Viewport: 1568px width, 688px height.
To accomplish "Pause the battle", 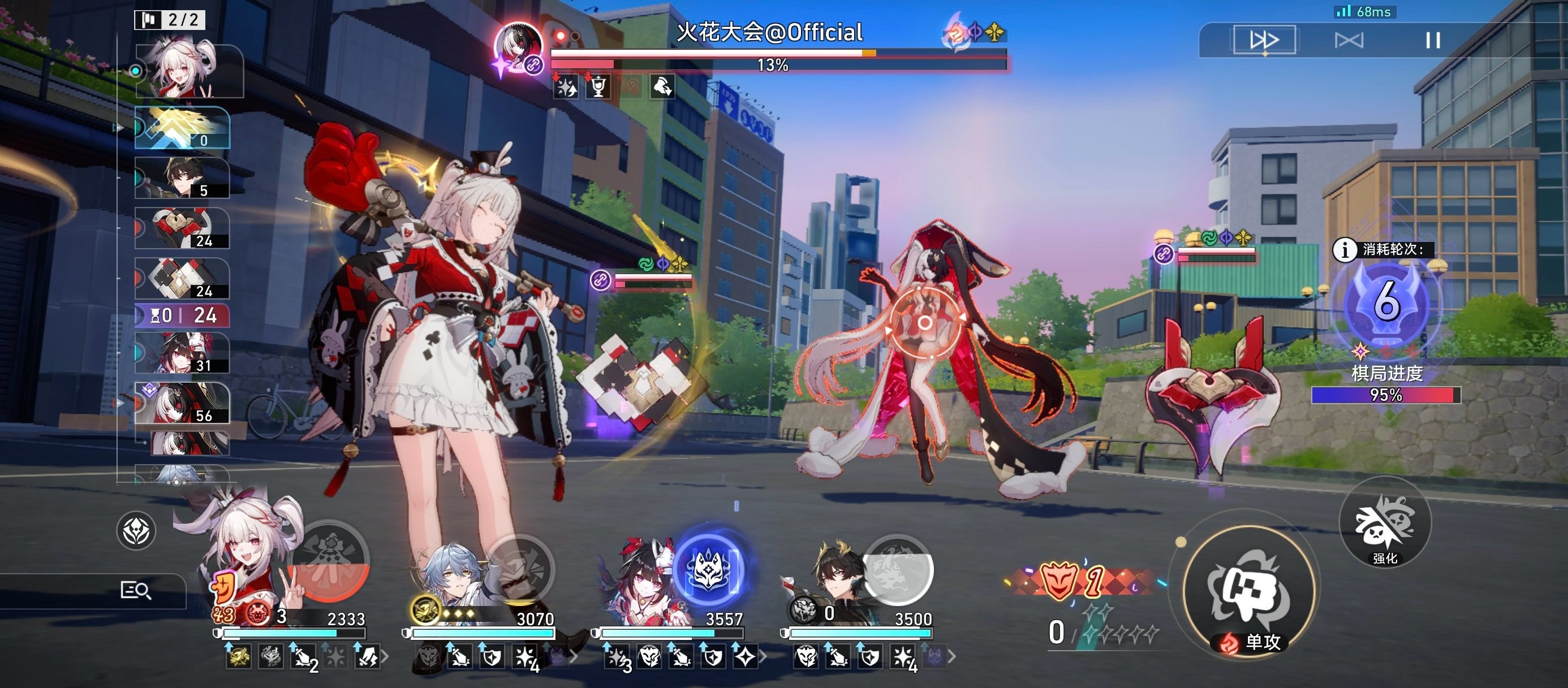I will [x=1433, y=40].
